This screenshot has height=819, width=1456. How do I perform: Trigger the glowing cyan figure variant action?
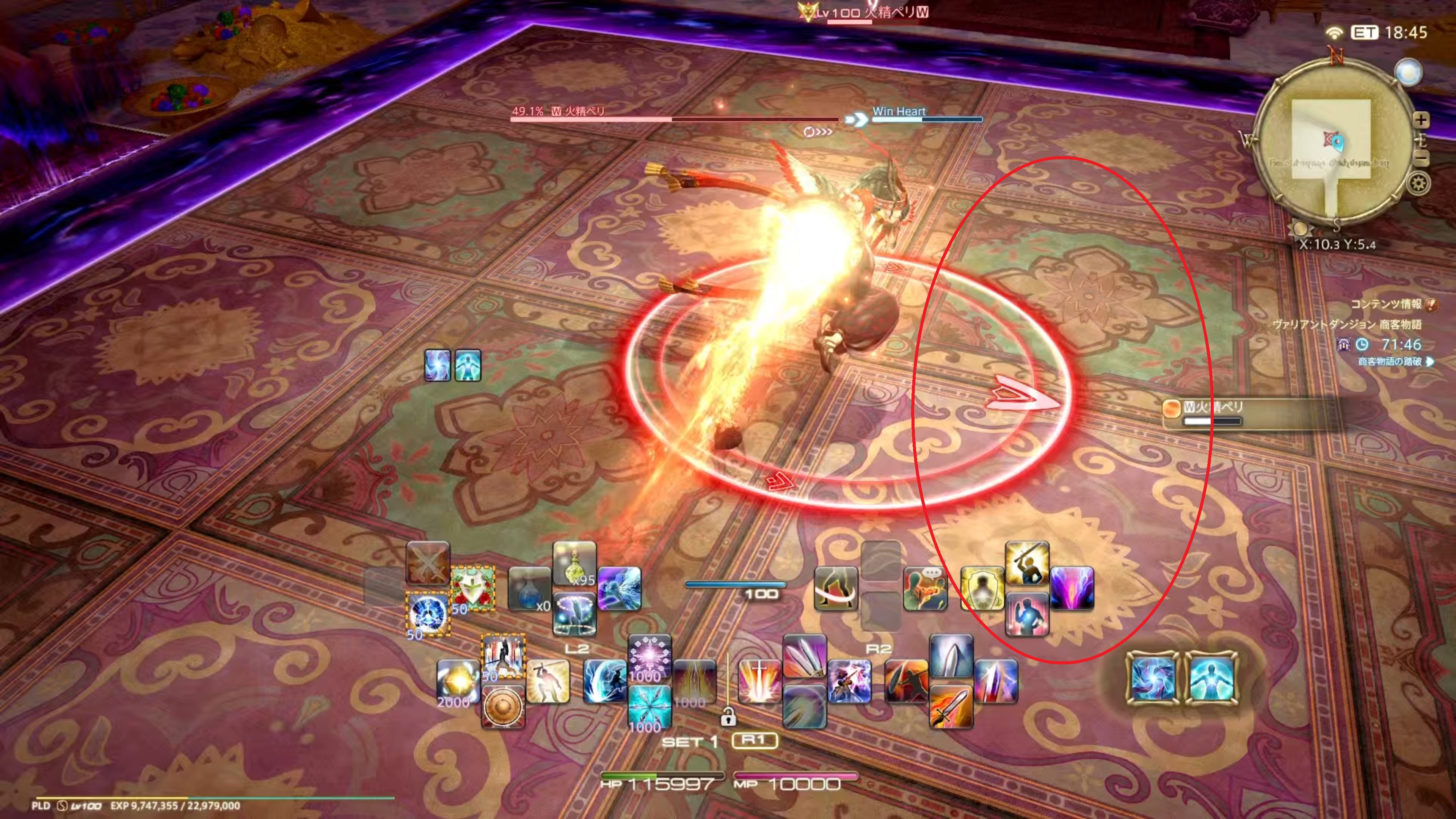[x=1211, y=678]
